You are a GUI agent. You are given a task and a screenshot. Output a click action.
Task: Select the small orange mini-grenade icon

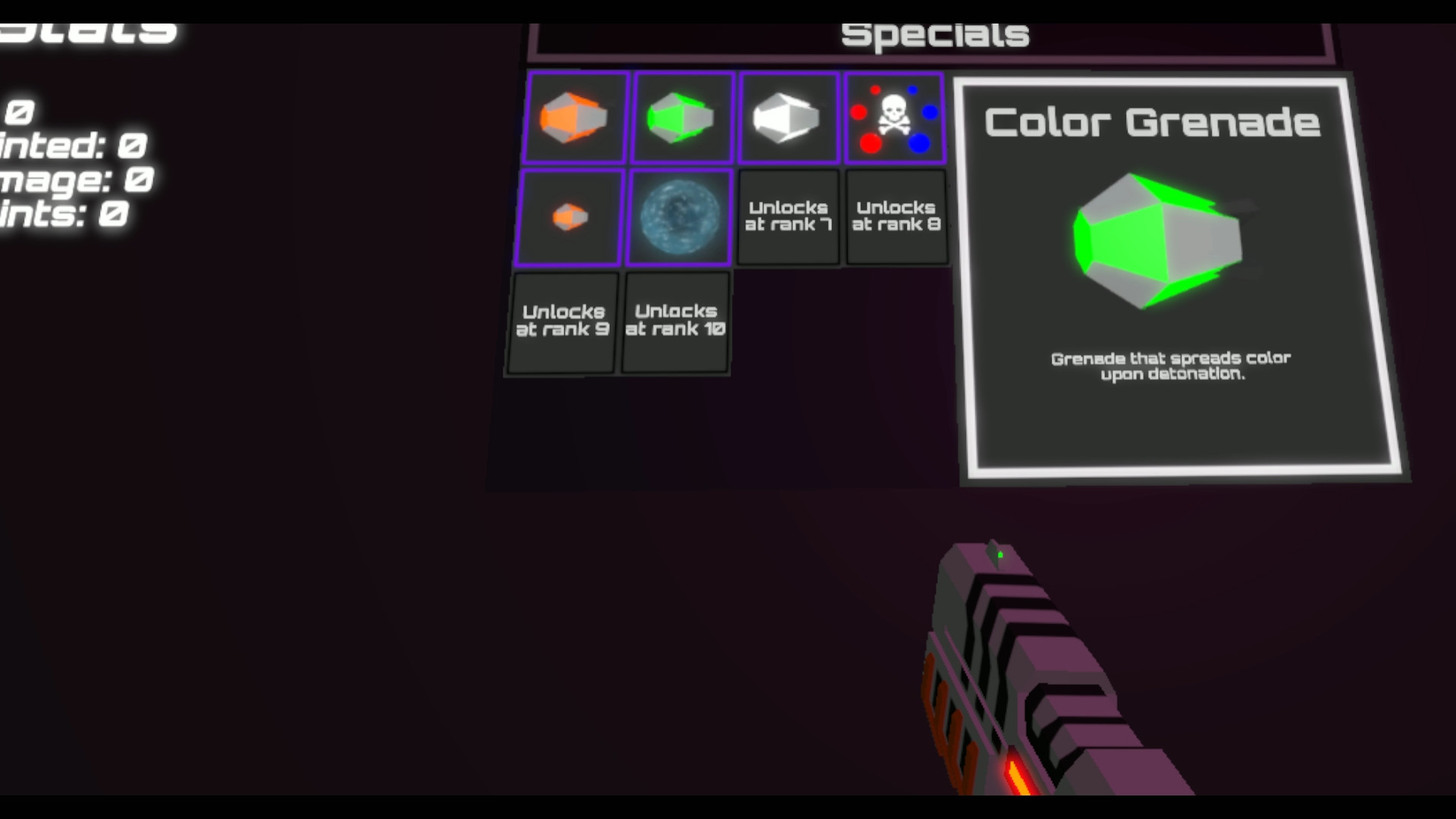[569, 217]
